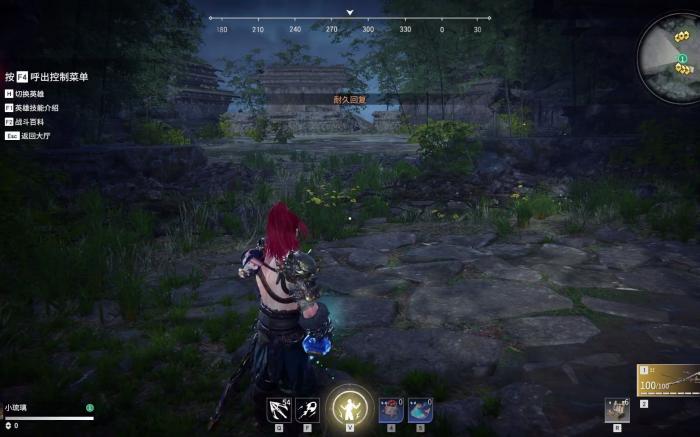This screenshot has height=437, width=700.
Task: Select the equipped weapon durability panel
Action: pos(668,381)
